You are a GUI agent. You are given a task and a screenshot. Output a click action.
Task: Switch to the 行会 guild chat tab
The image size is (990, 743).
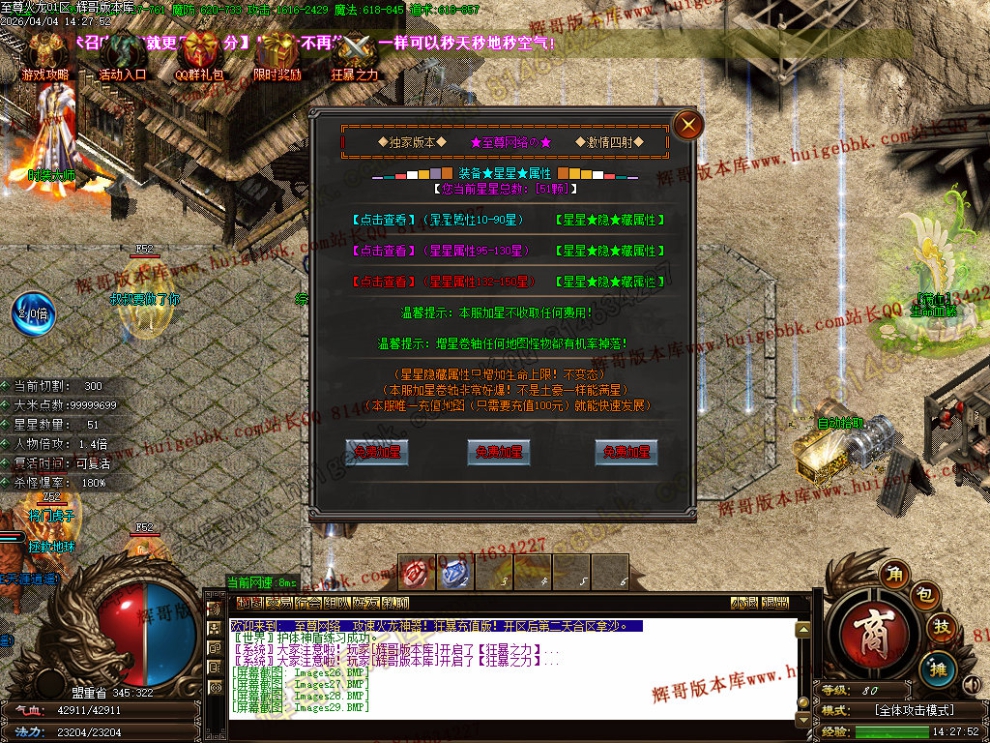(309, 603)
